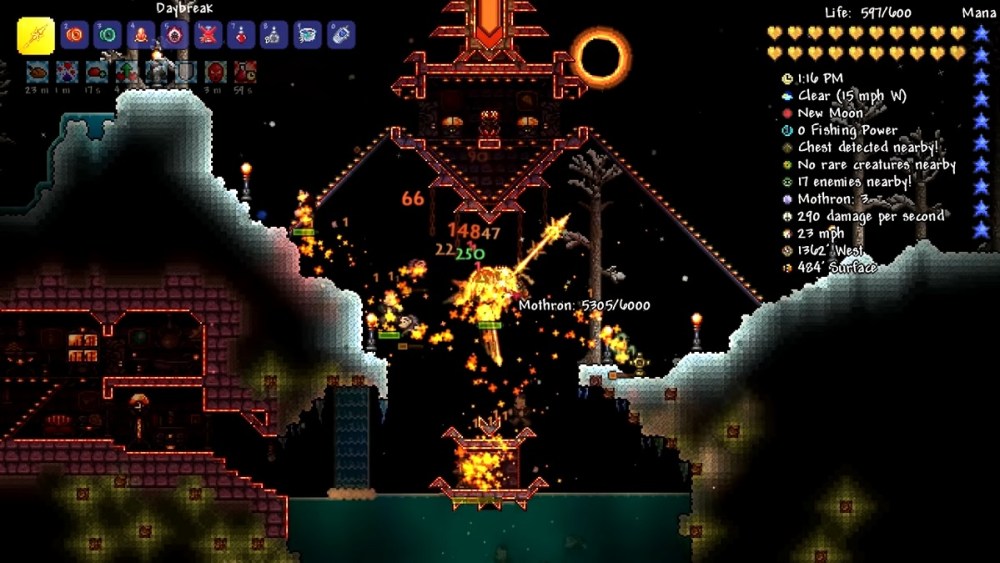This screenshot has width=1000, height=563.
Task: Select the Daybreak spear hotbar slot
Action: 36,36
